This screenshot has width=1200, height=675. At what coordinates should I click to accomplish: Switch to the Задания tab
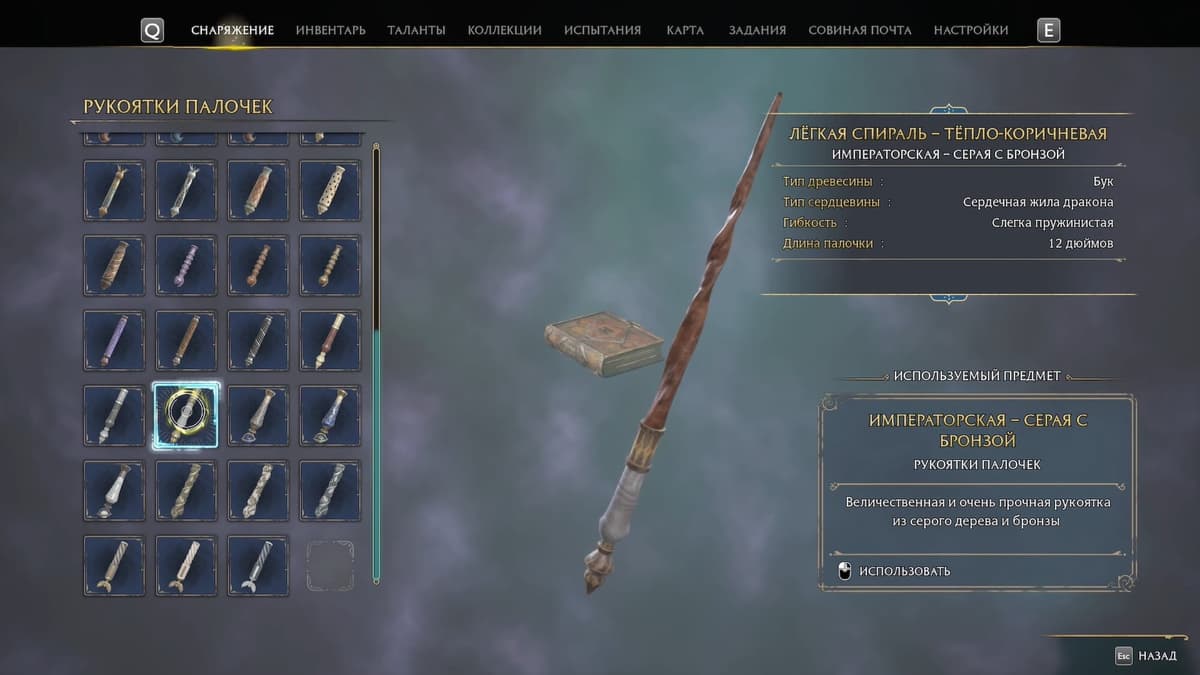[757, 30]
